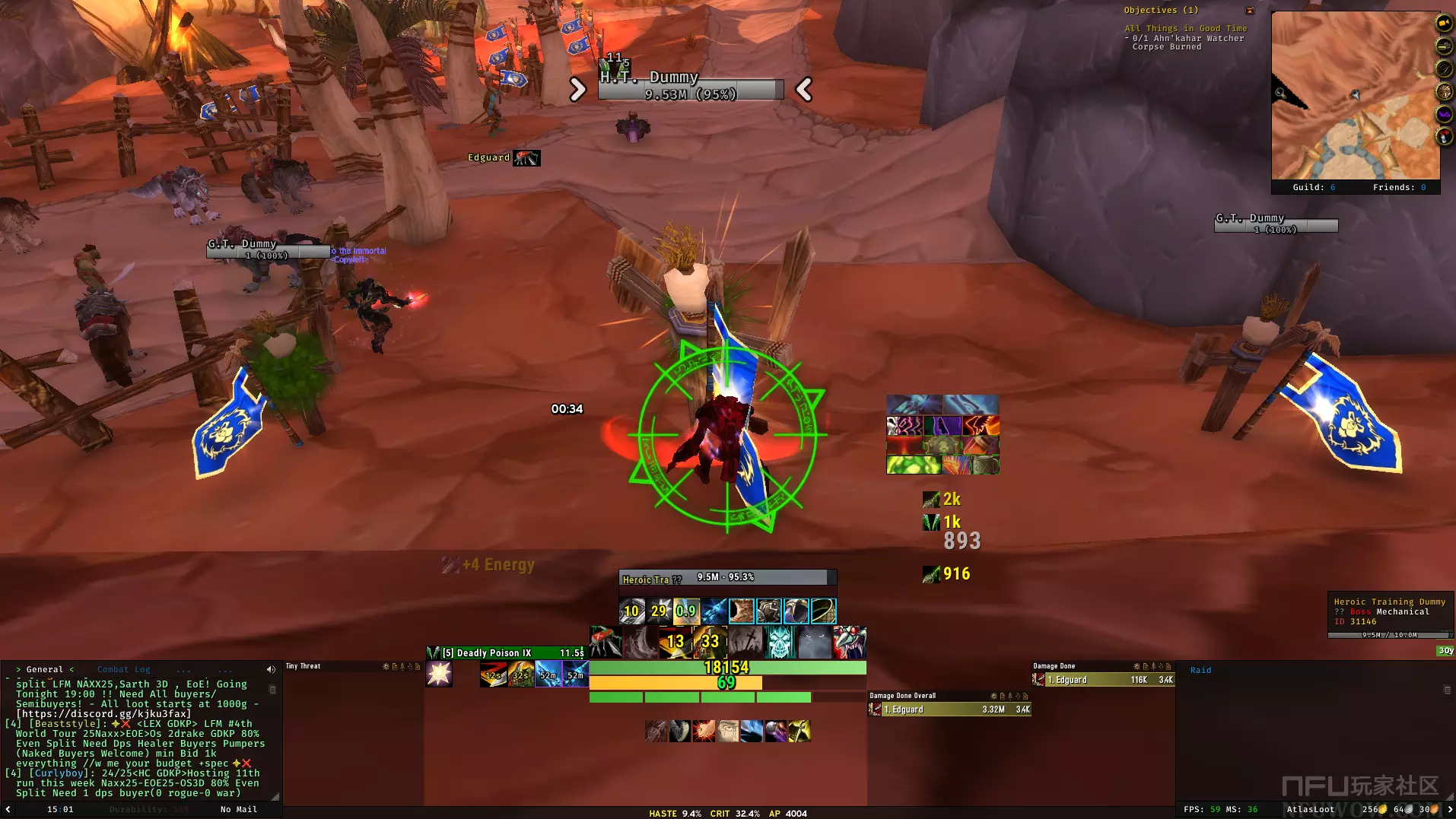This screenshot has height=819, width=1456.
Task: Activate the mosquito dart ability icon
Action: [x=606, y=643]
